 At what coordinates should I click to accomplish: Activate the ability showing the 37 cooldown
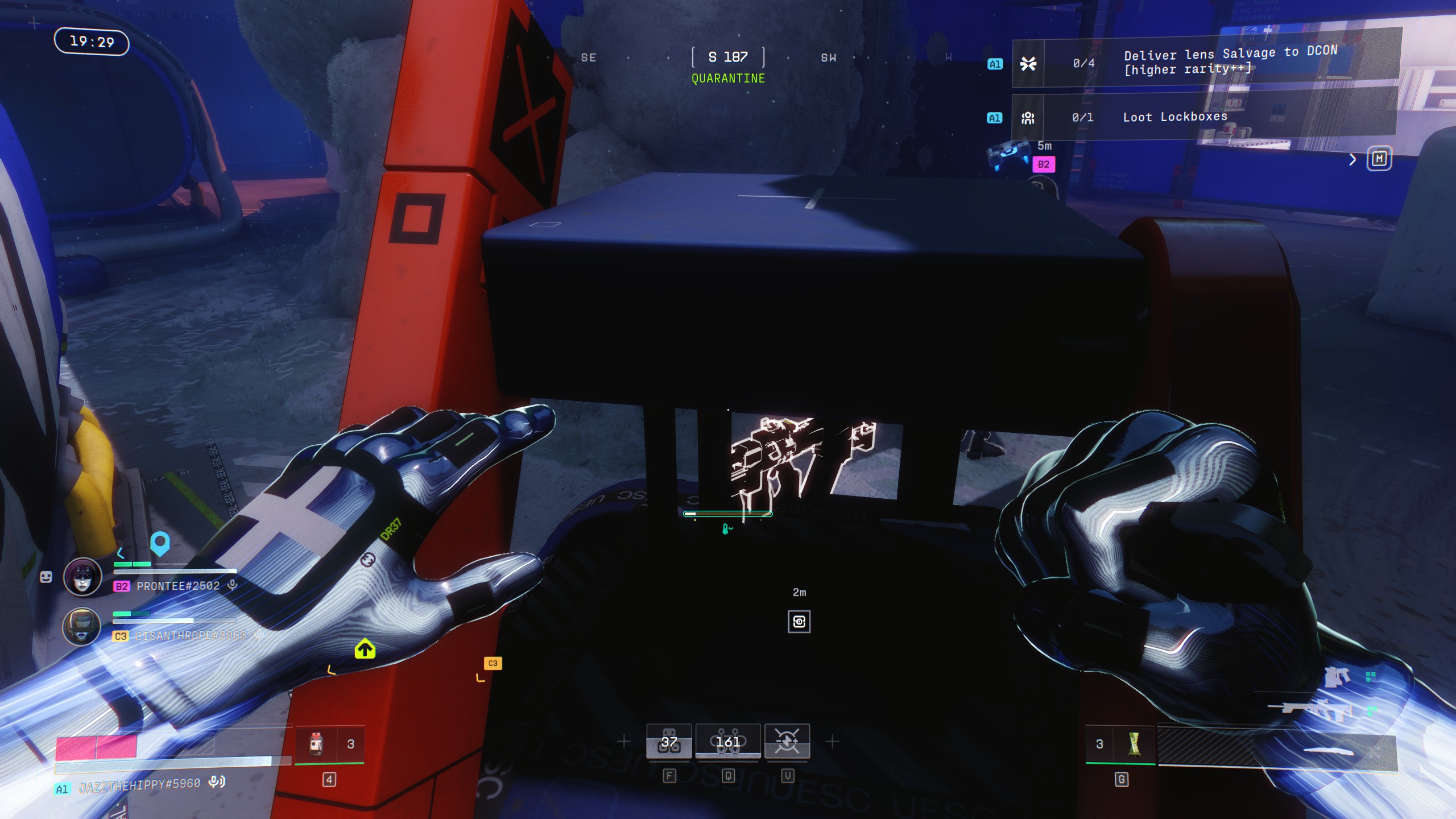[669, 742]
